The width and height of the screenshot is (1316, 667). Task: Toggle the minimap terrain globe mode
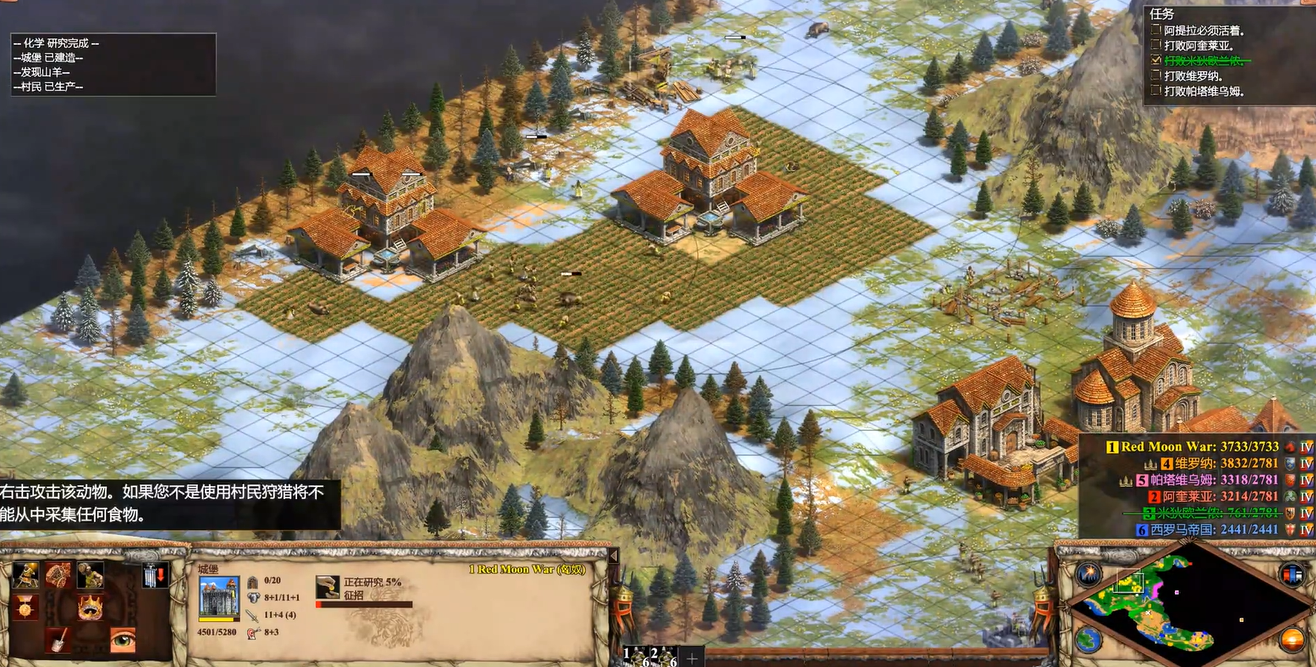coord(1089,640)
